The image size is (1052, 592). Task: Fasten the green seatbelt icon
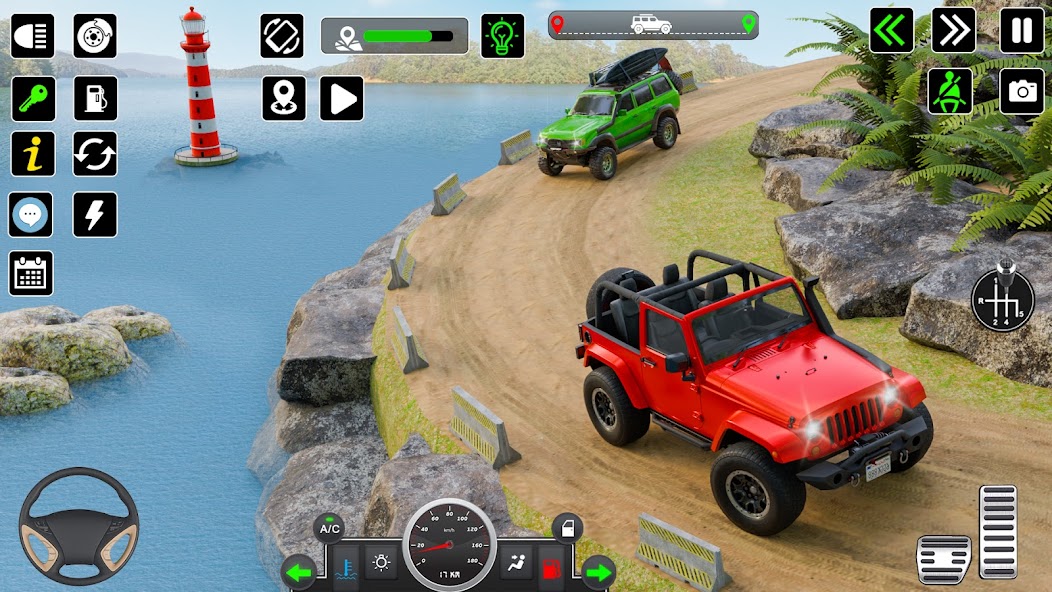coord(949,91)
